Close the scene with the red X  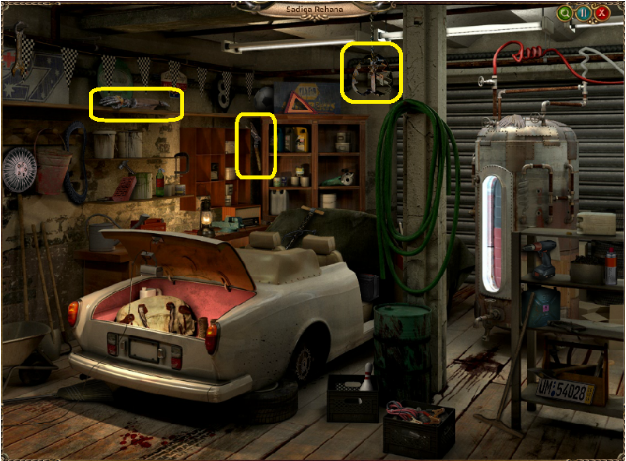(603, 14)
